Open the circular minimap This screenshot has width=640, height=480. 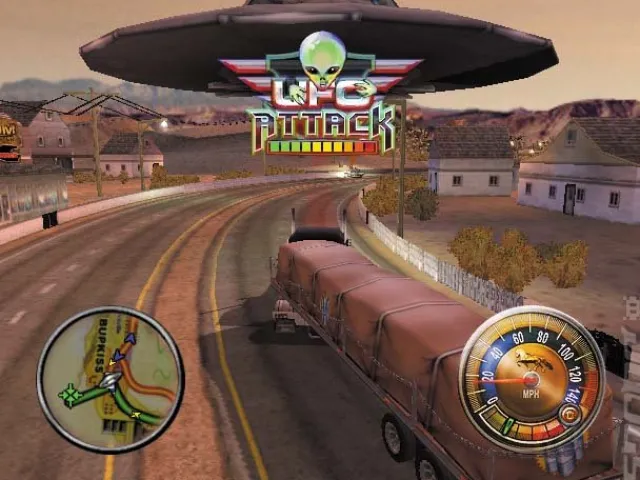110,379
